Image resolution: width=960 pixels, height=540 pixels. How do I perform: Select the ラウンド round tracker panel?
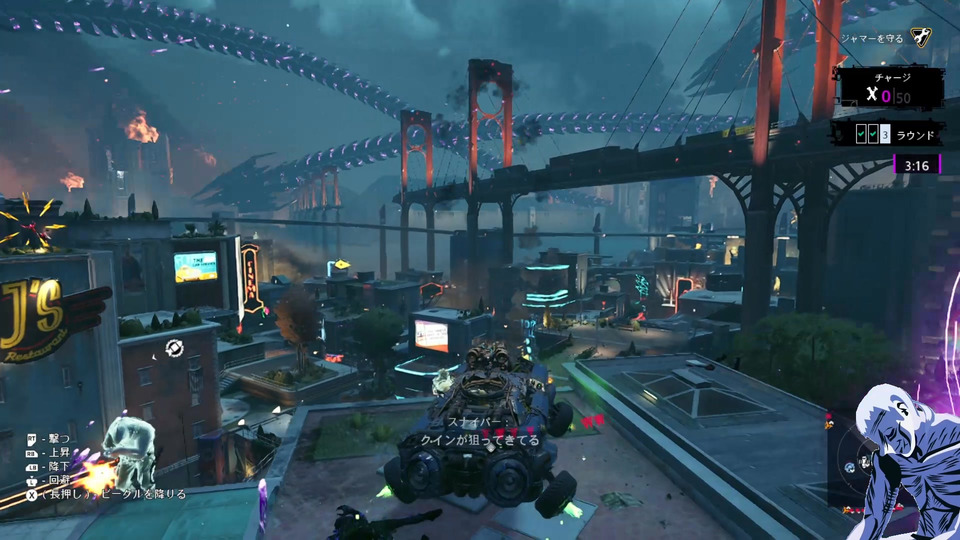pyautogui.click(x=885, y=134)
